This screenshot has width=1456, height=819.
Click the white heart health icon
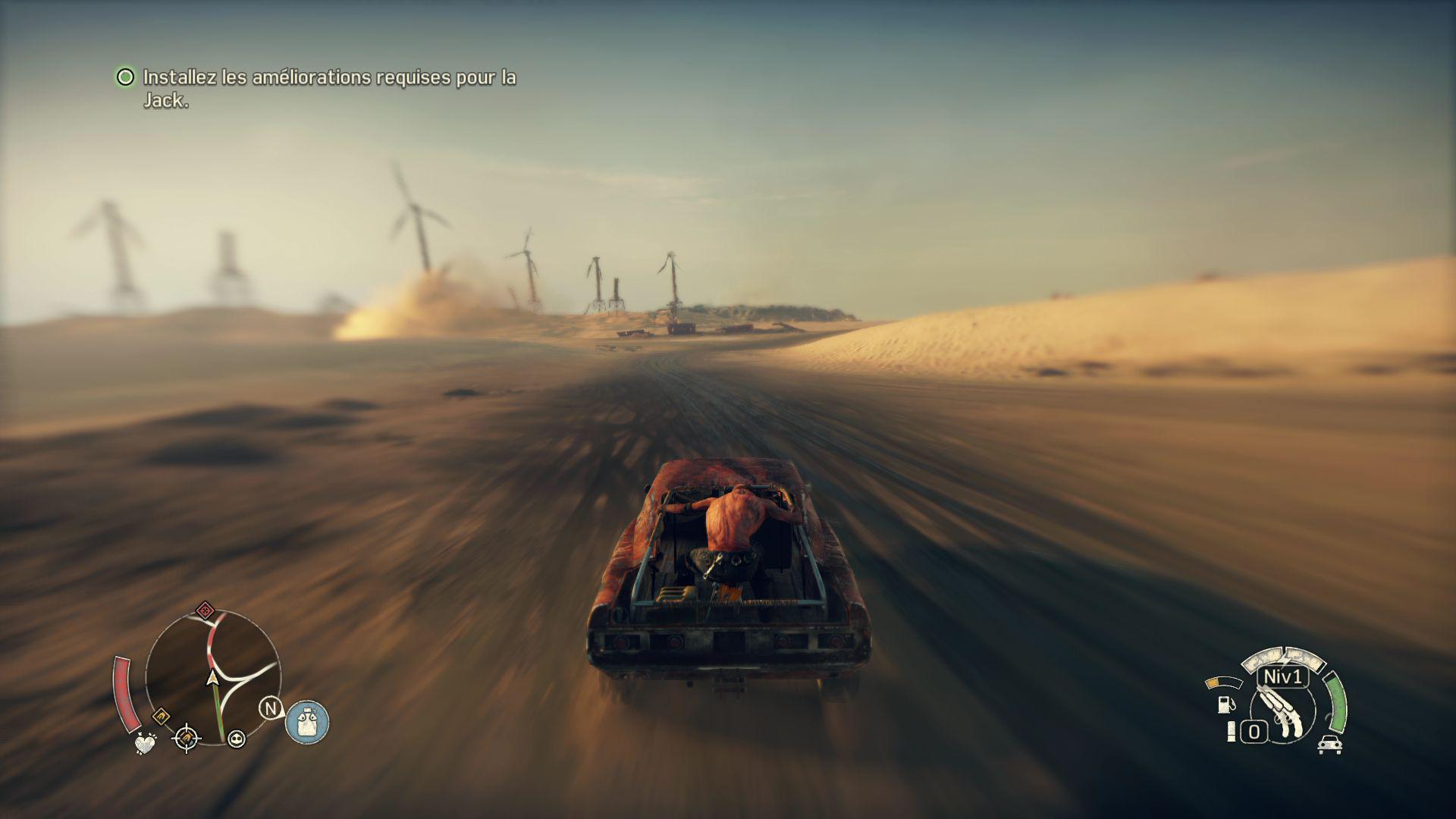tap(145, 742)
